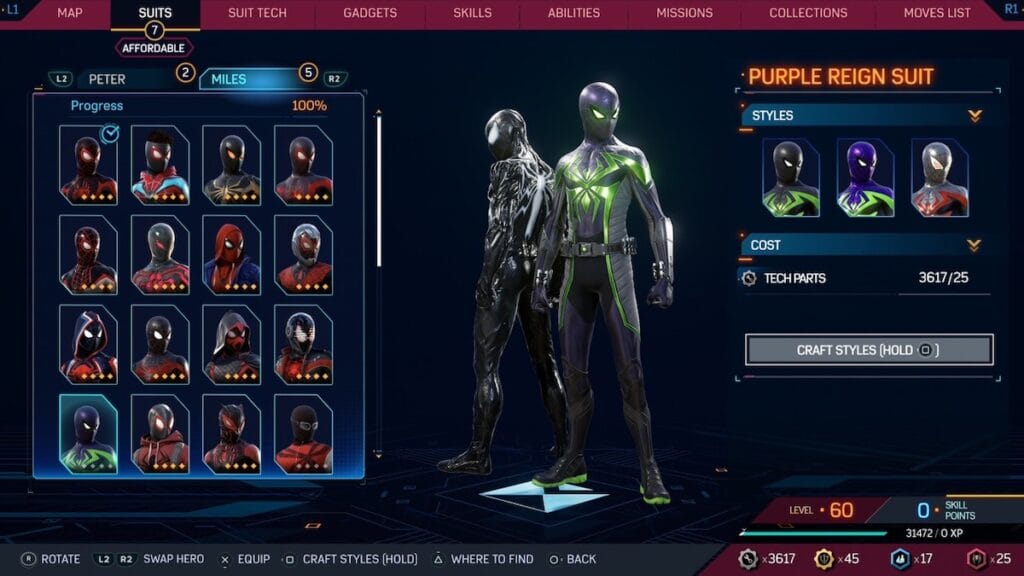The height and width of the screenshot is (576, 1024).
Task: Select the highlighted Purple Reign suit thumbnail
Action: pyautogui.click(x=88, y=434)
